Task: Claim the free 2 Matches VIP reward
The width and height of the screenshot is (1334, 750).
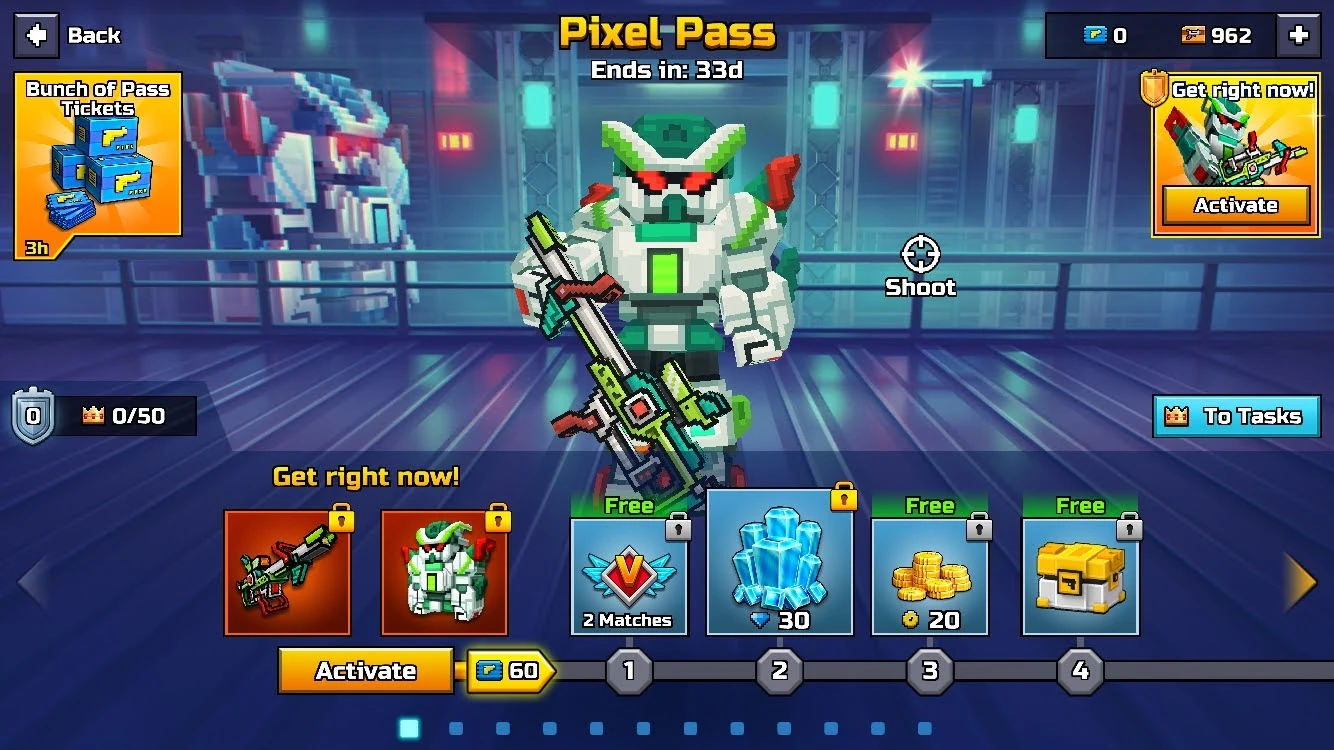Action: pos(629,570)
